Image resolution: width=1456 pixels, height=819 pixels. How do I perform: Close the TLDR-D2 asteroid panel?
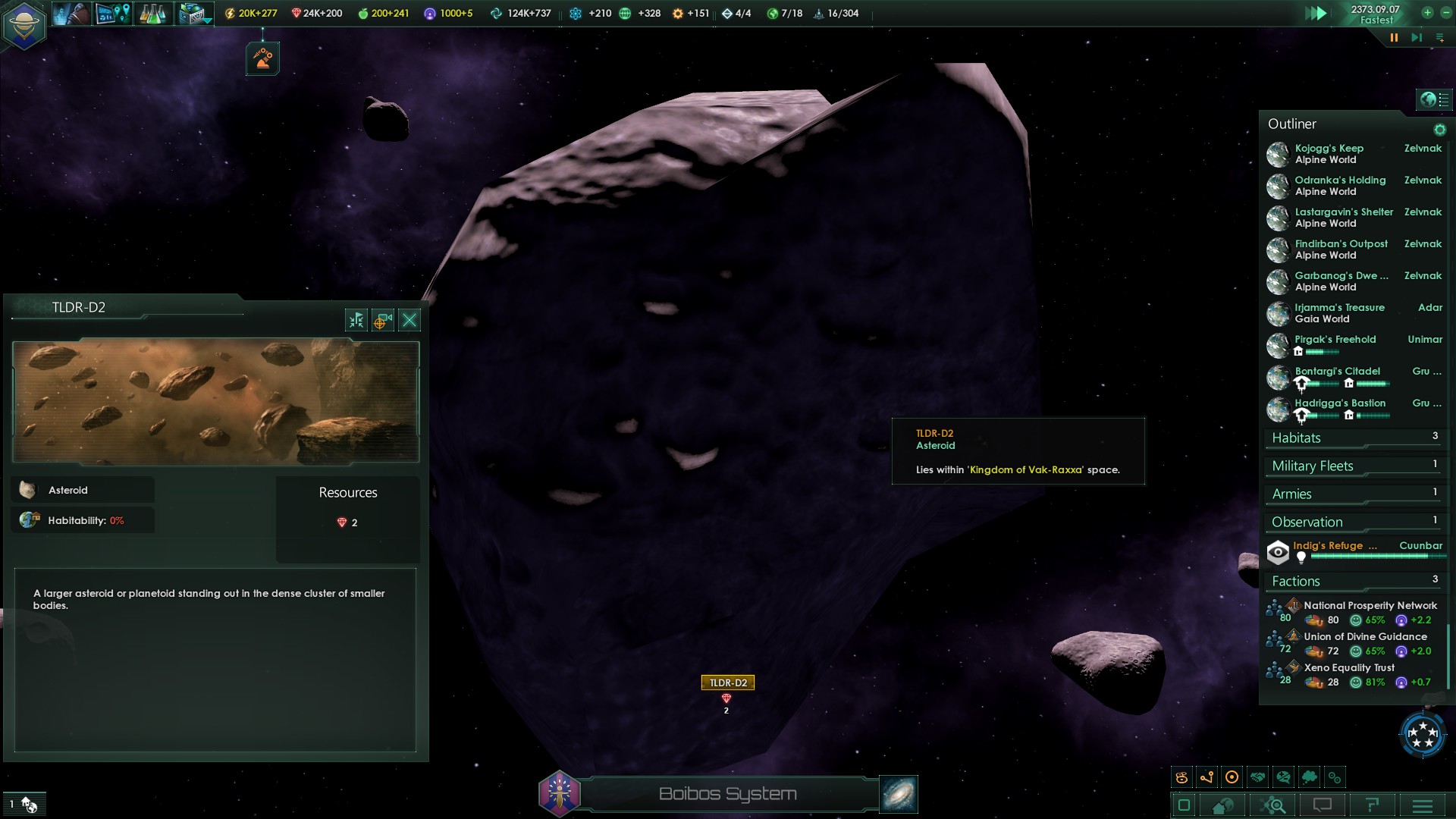pos(409,320)
